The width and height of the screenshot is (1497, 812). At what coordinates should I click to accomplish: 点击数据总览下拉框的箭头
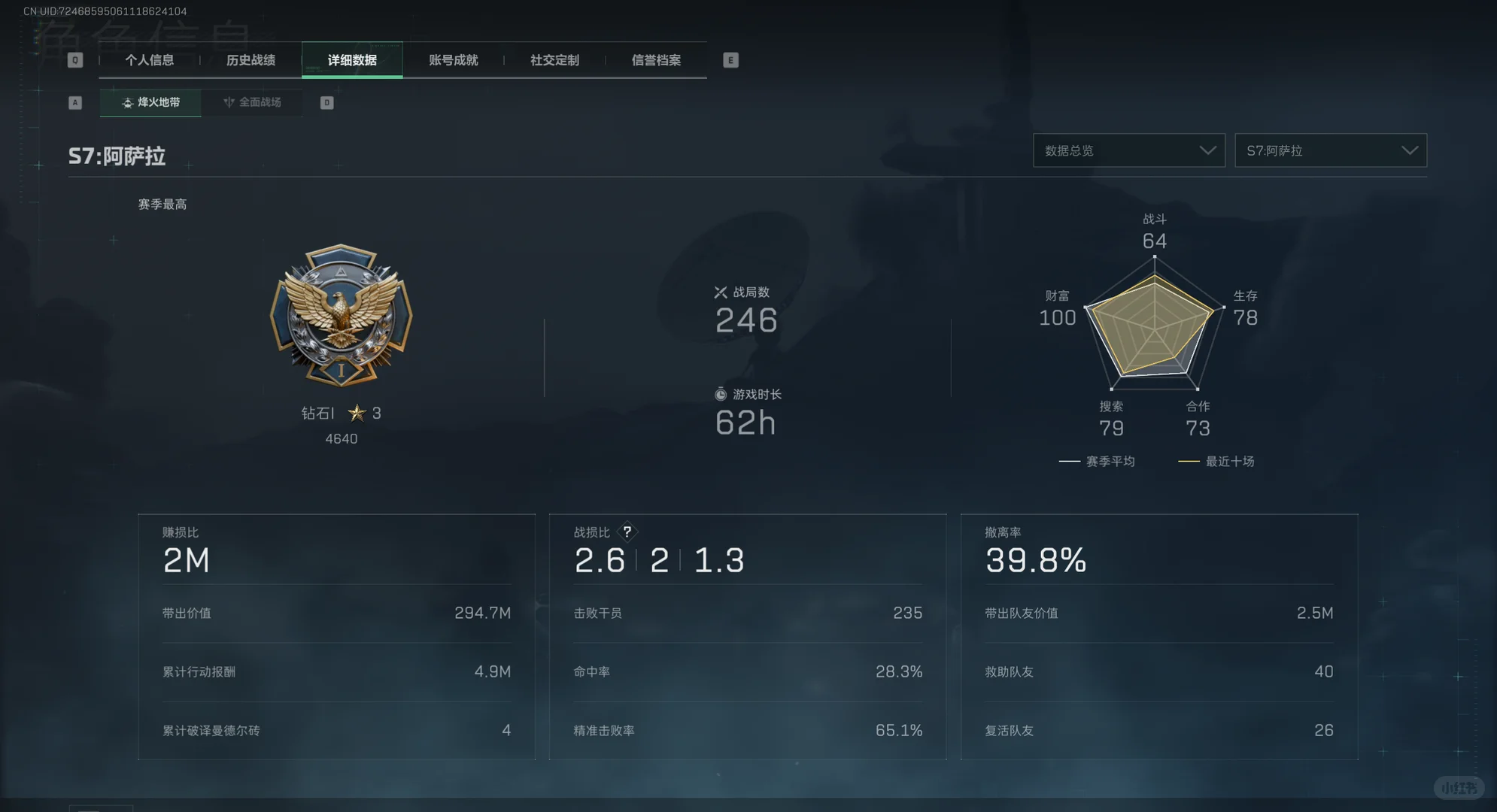tap(1210, 150)
